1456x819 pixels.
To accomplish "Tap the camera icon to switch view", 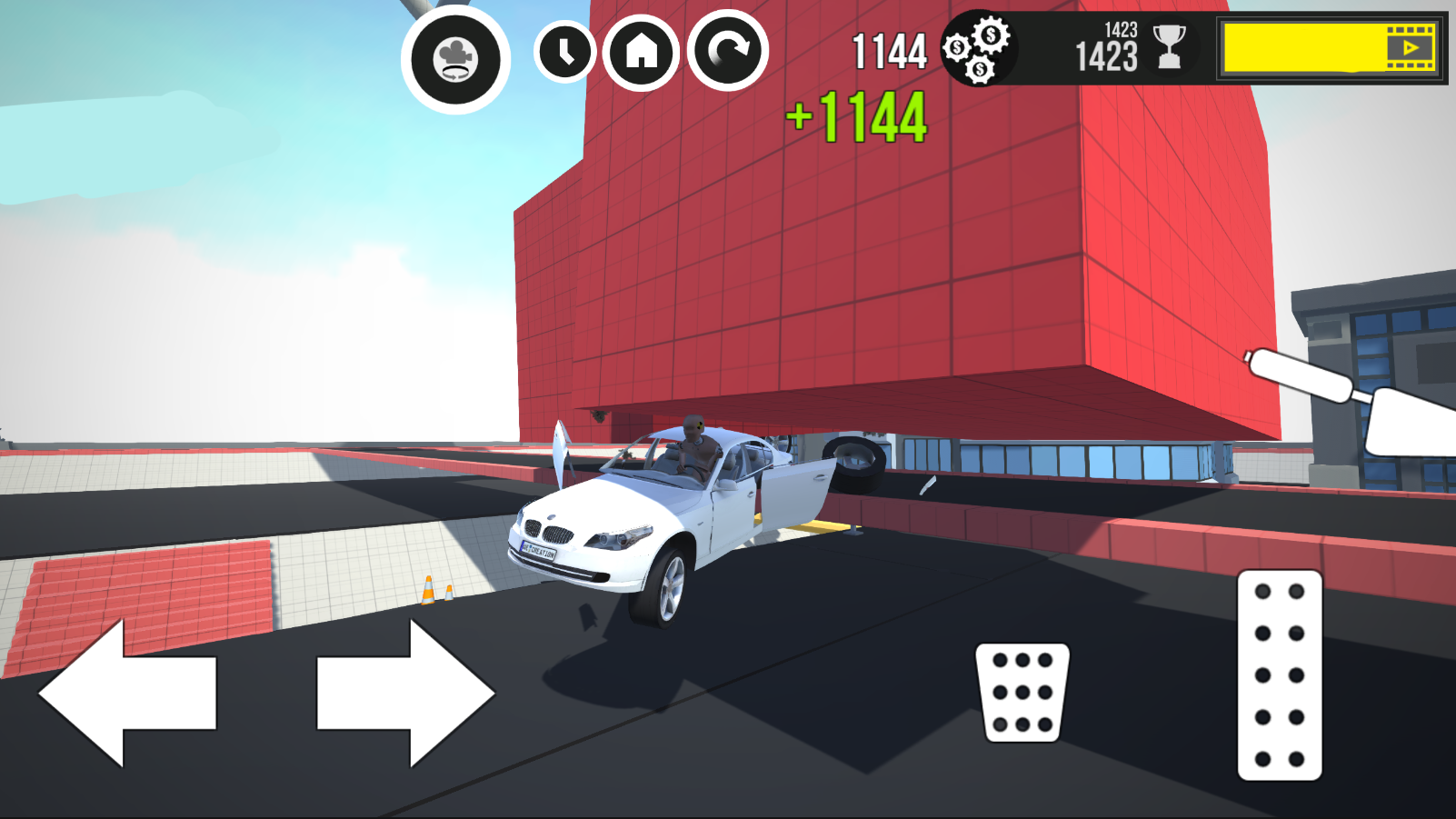I will coord(455,56).
